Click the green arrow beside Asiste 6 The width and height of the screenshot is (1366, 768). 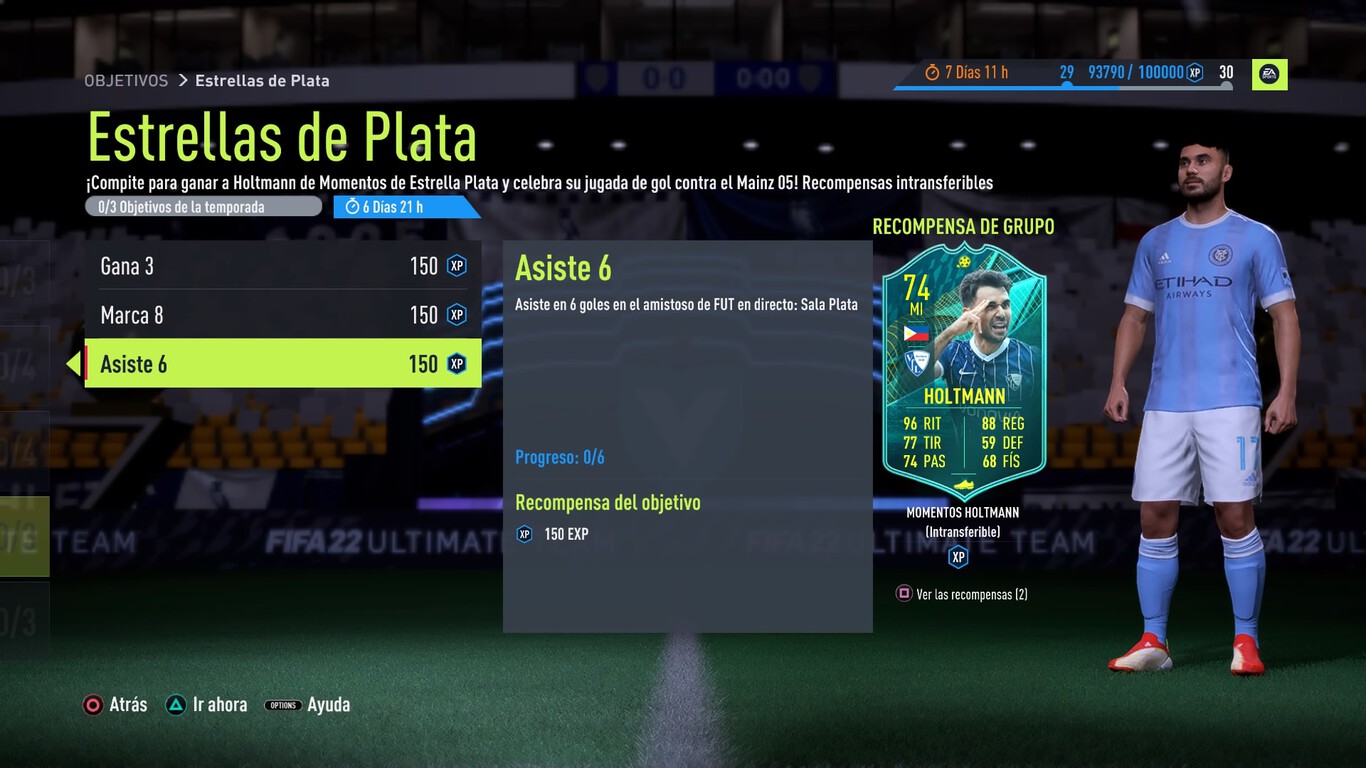(x=76, y=364)
